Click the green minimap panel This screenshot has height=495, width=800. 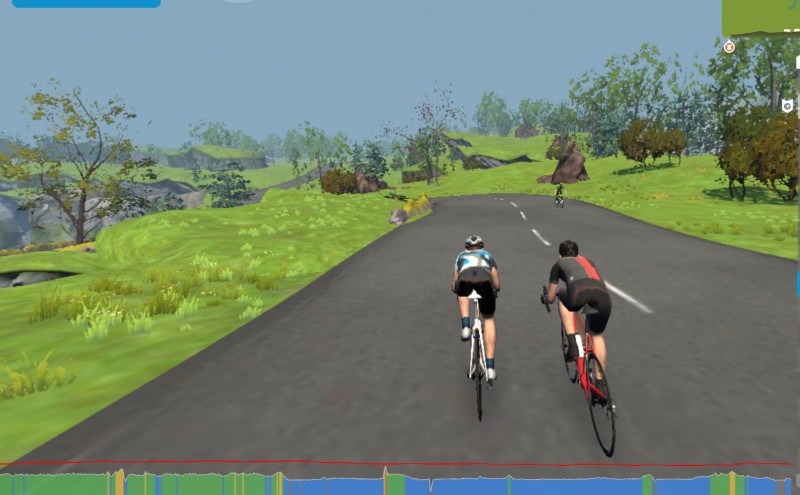point(762,17)
